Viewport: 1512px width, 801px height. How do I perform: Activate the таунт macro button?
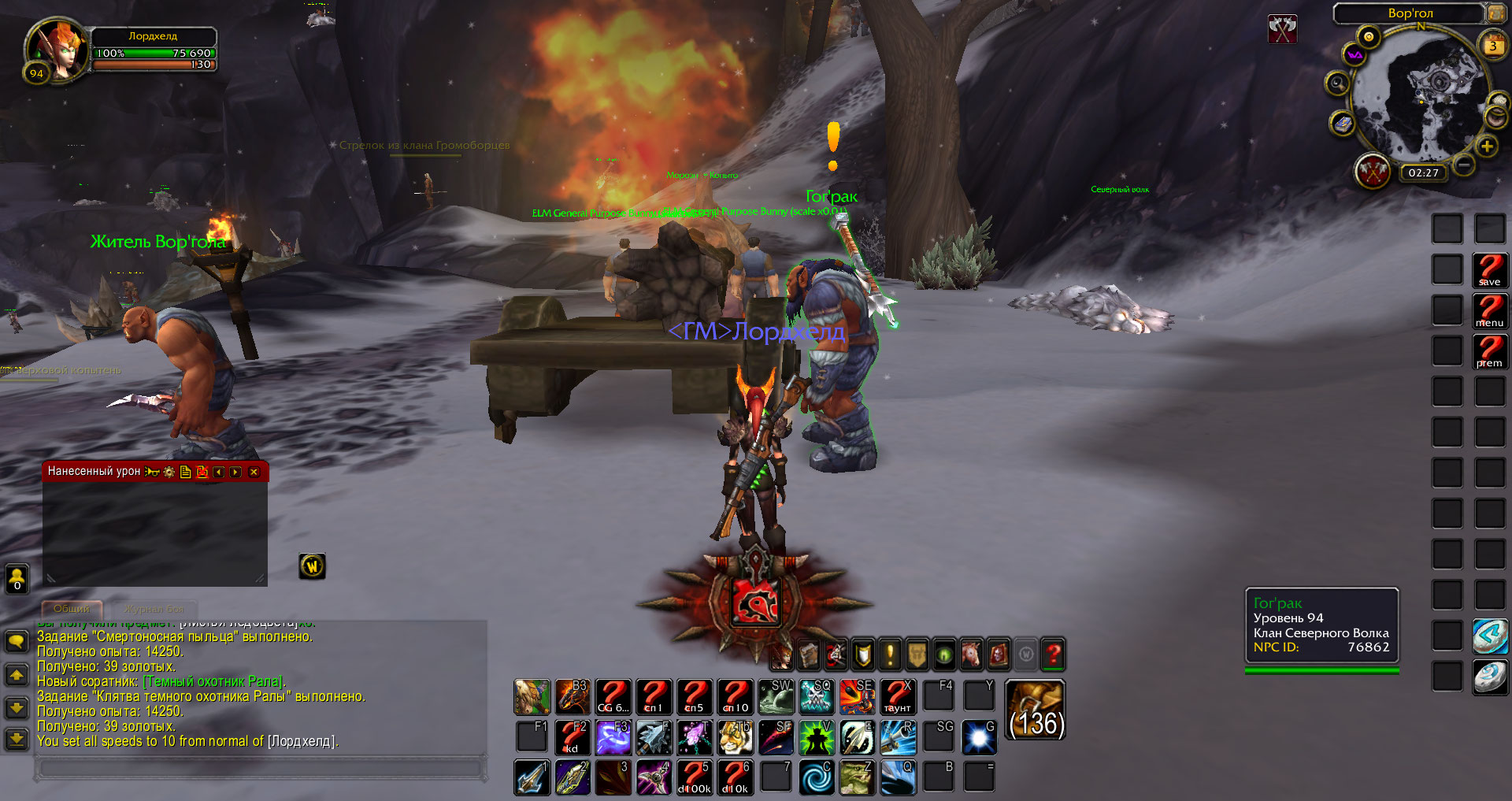898,697
